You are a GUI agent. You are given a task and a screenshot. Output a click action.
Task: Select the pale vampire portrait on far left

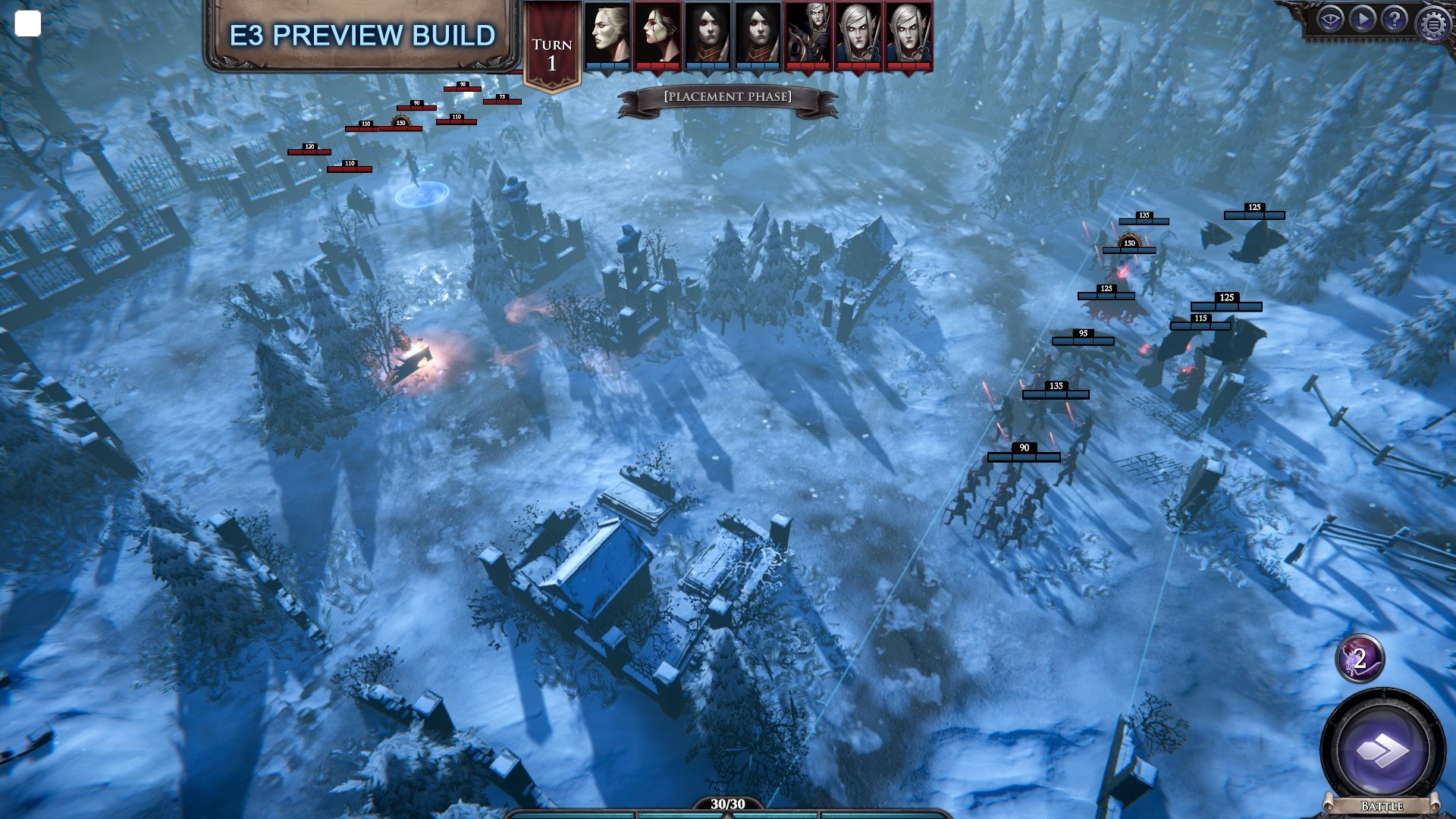[x=607, y=36]
